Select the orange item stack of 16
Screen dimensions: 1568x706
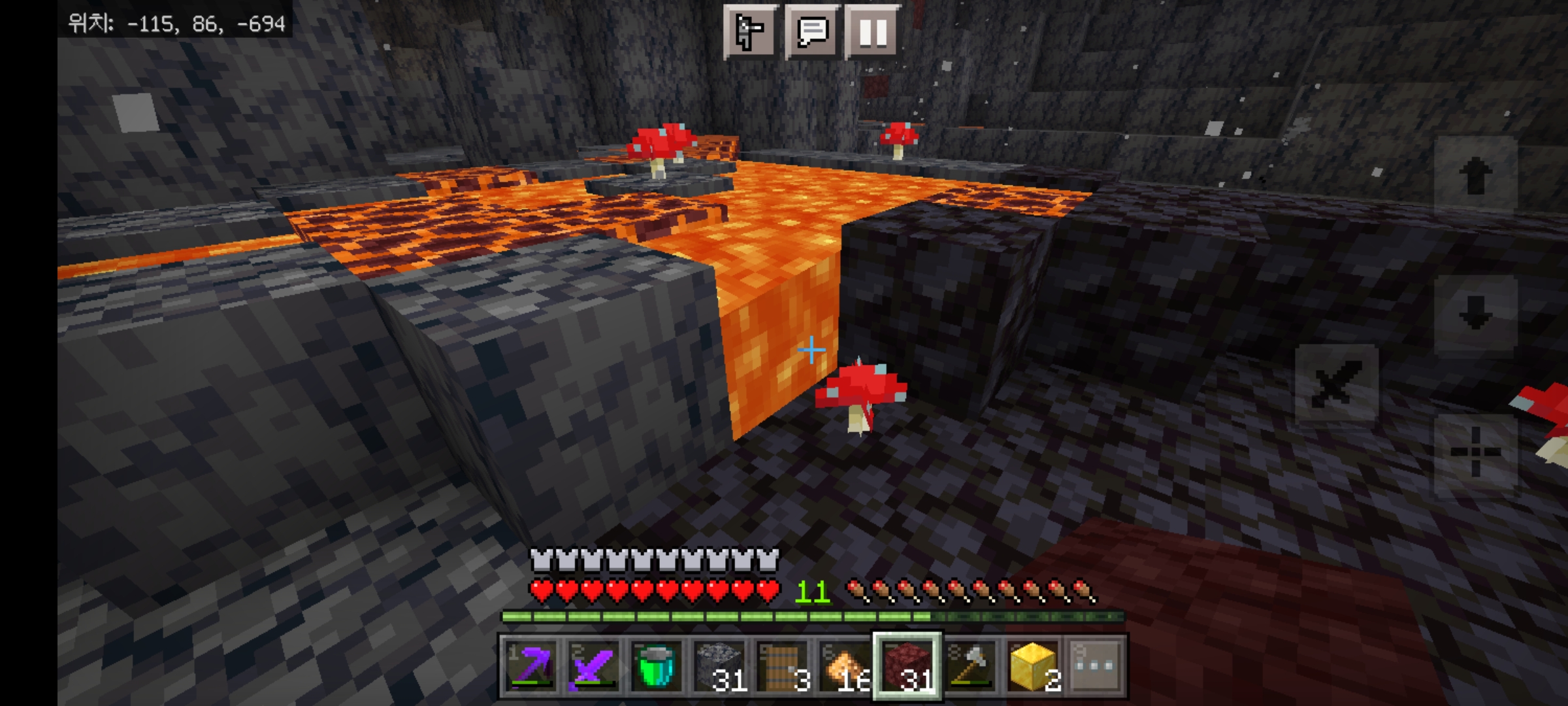pos(843,666)
